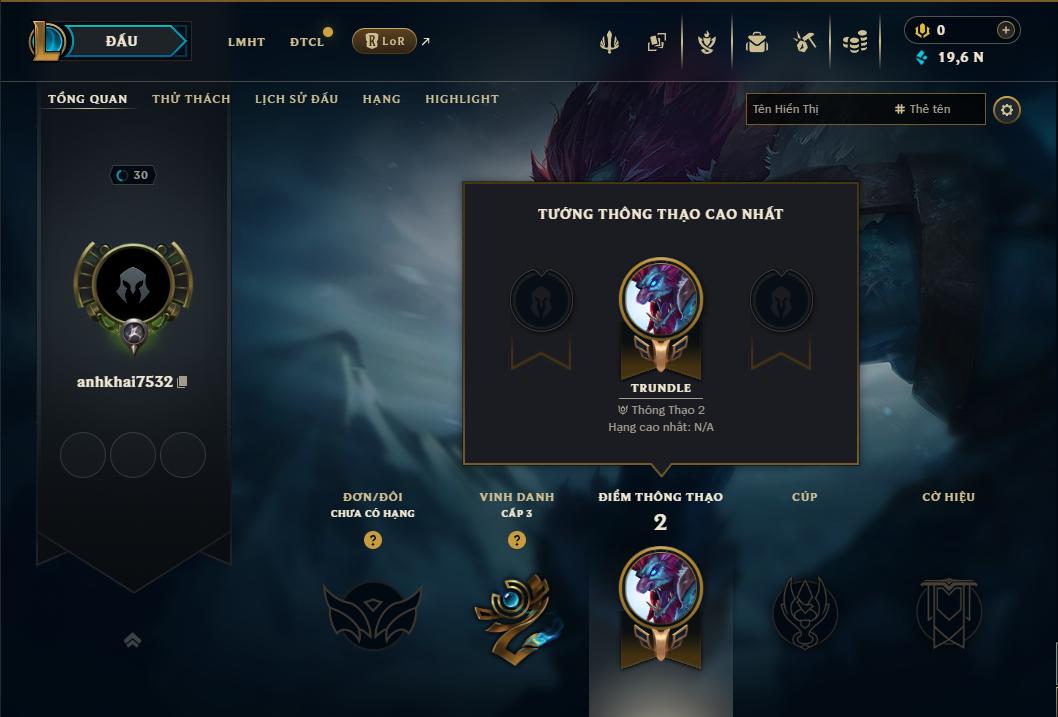Click the plus button to buy currency
Screen dimensions: 1058x717
pos(1006,30)
